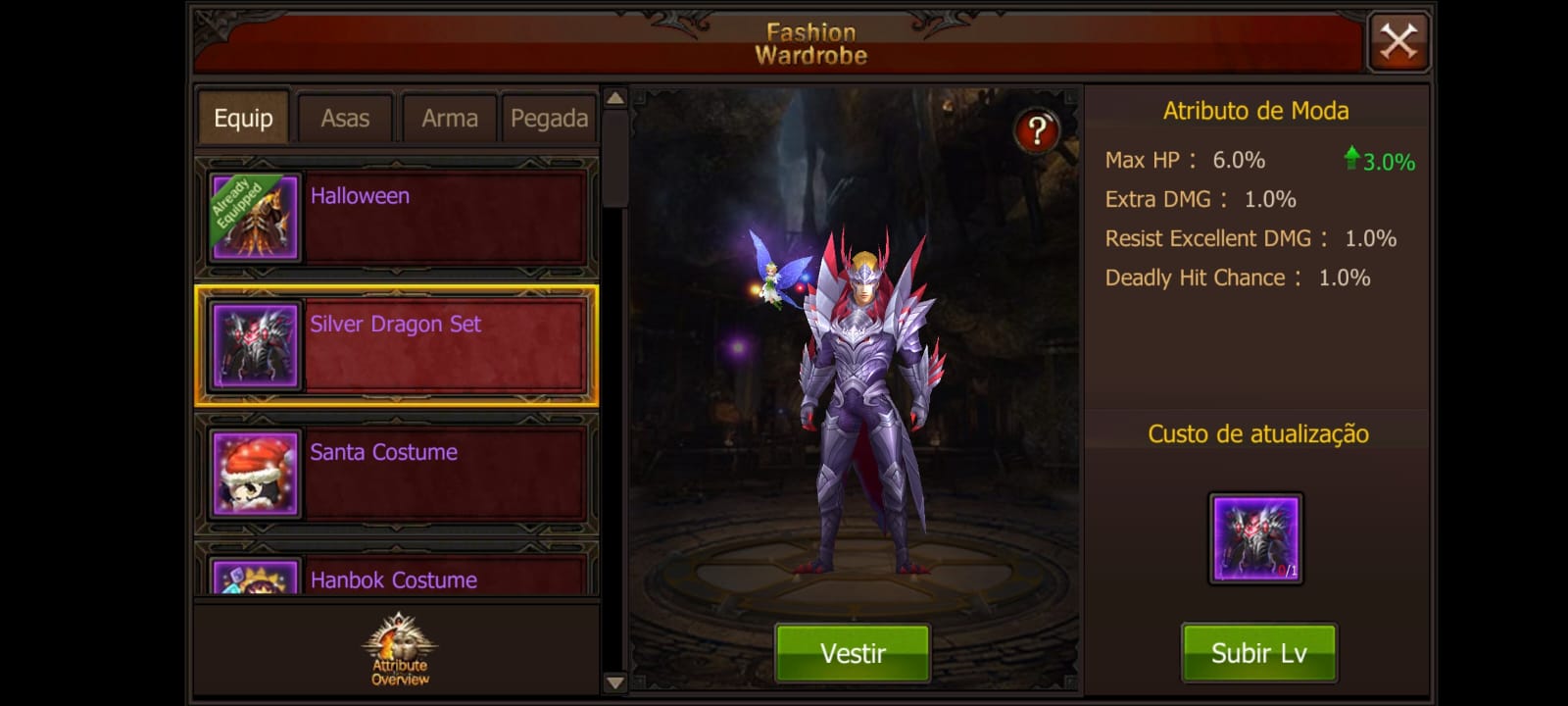This screenshot has width=1568, height=706.
Task: Click the Subir Lv button
Action: coord(1258,650)
